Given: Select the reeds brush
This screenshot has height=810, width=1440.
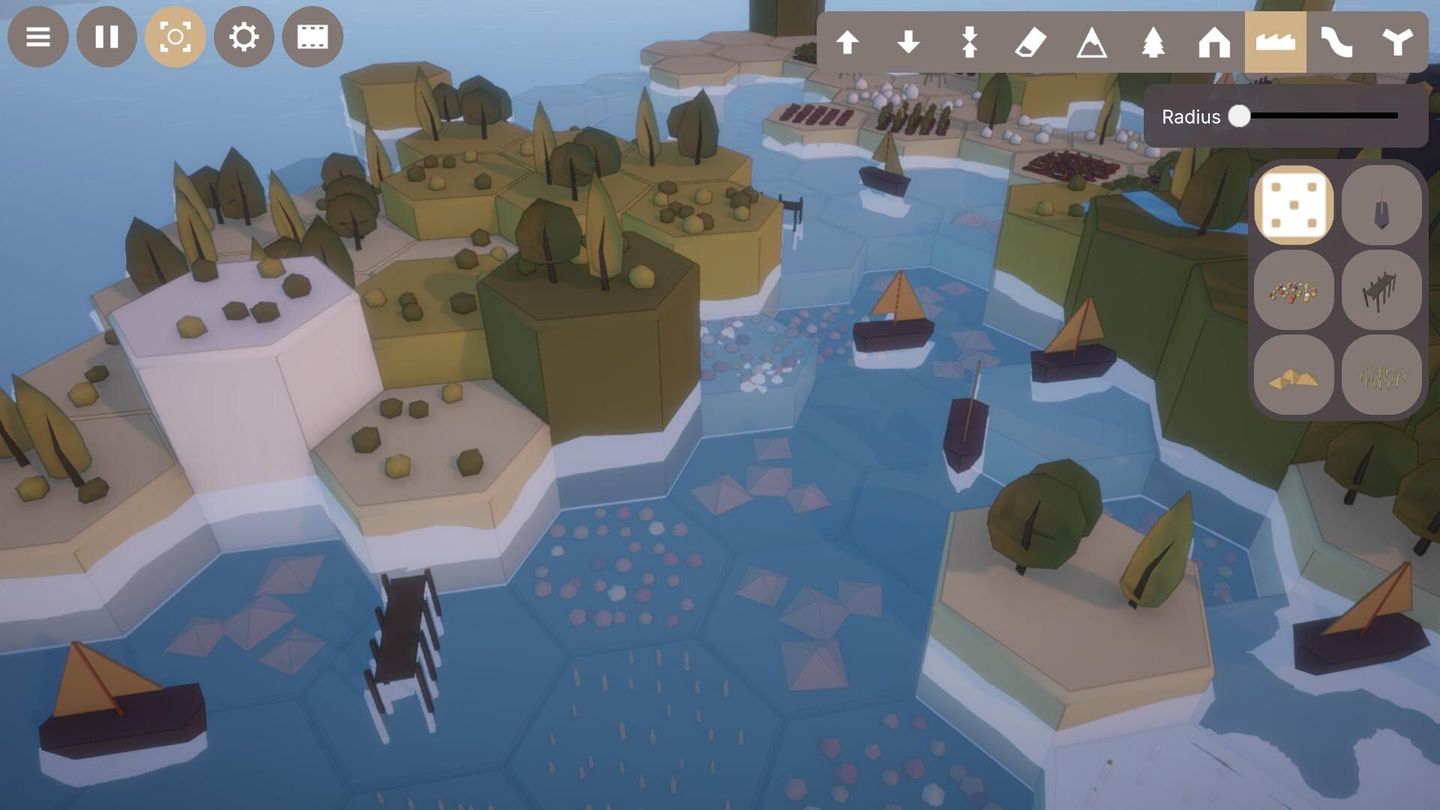Looking at the screenshot, I should (1383, 374).
